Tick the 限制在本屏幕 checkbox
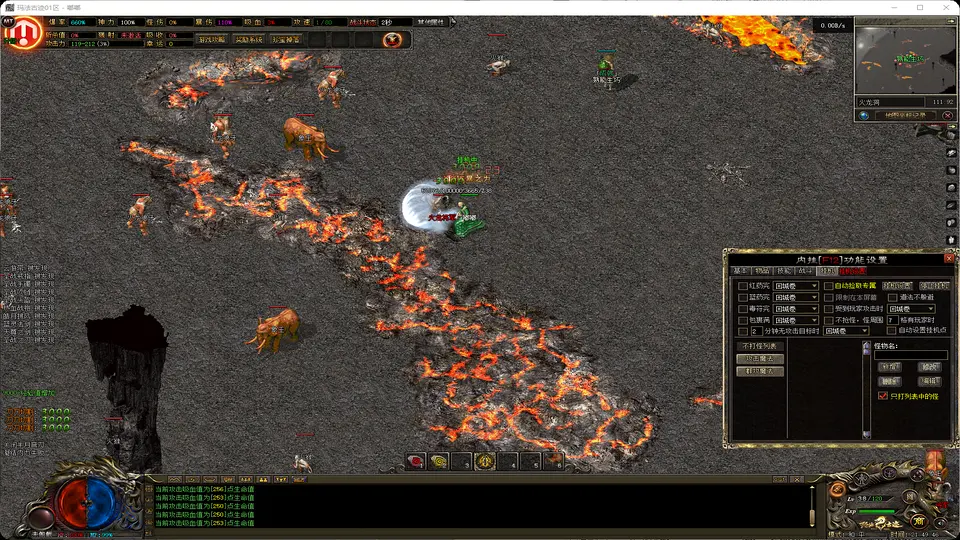 [x=829, y=297]
